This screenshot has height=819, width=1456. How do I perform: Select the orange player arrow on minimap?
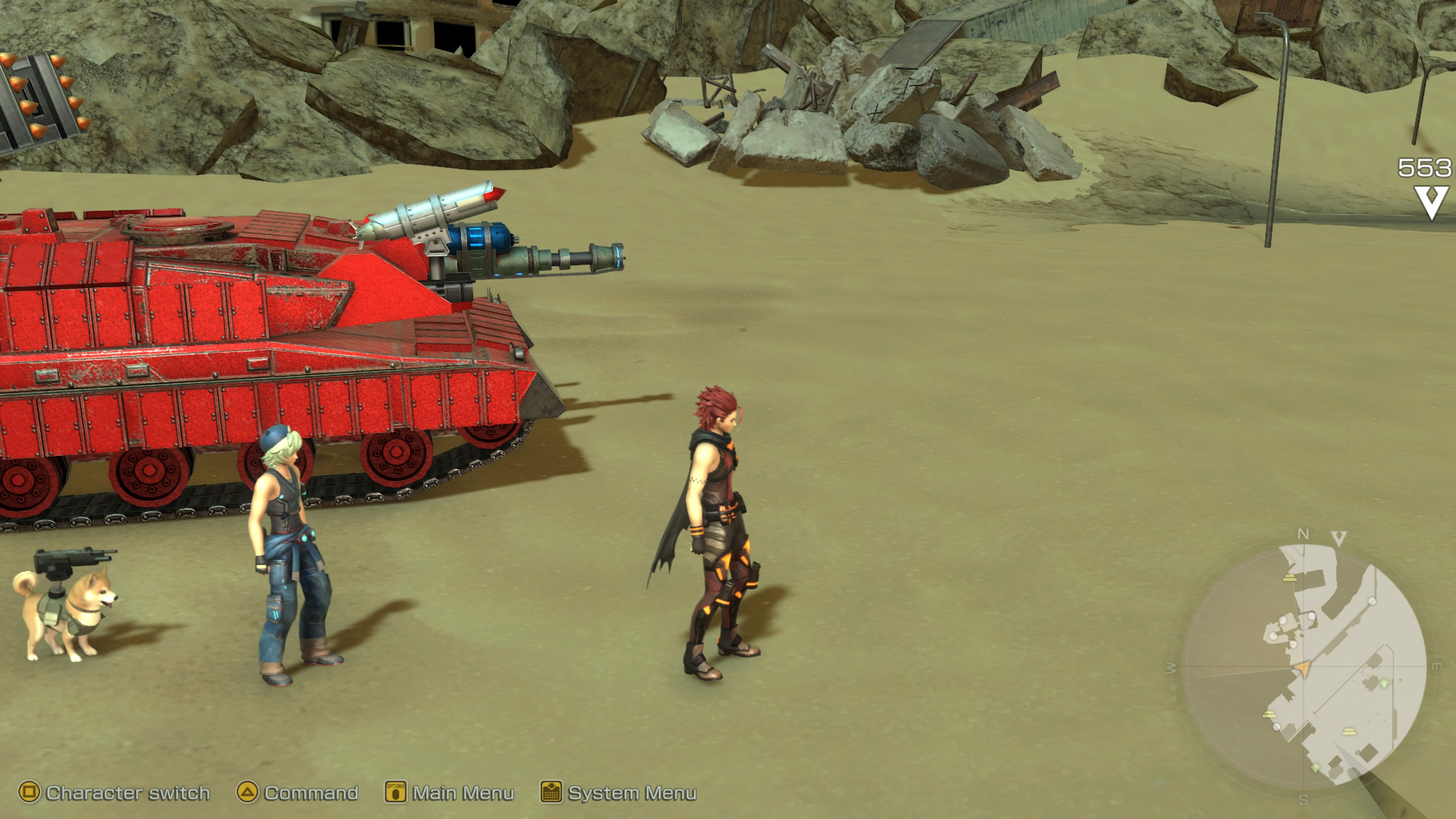pyautogui.click(x=1302, y=670)
